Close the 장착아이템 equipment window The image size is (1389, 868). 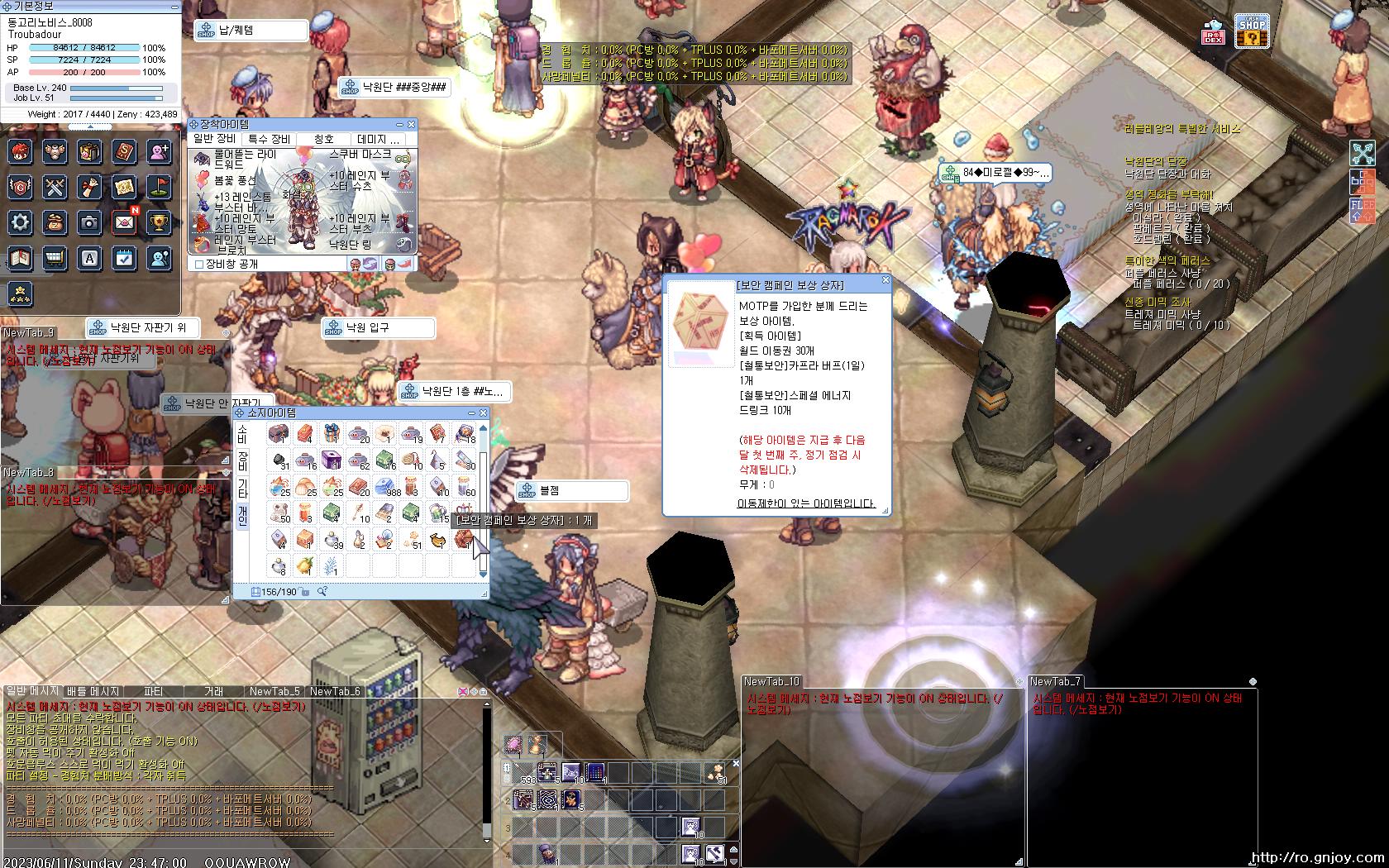point(411,125)
